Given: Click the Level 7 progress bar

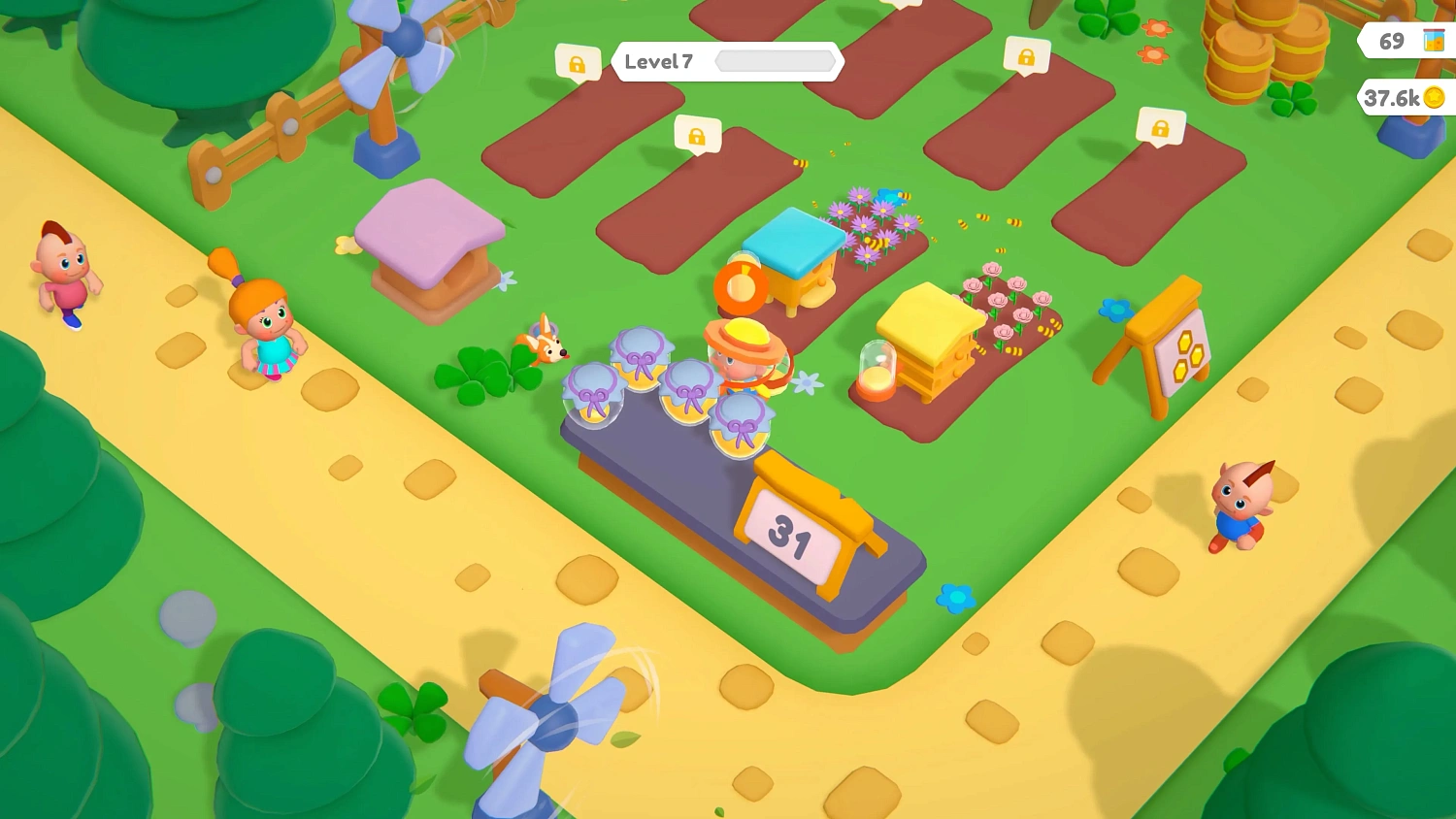Looking at the screenshot, I should coord(777,61).
